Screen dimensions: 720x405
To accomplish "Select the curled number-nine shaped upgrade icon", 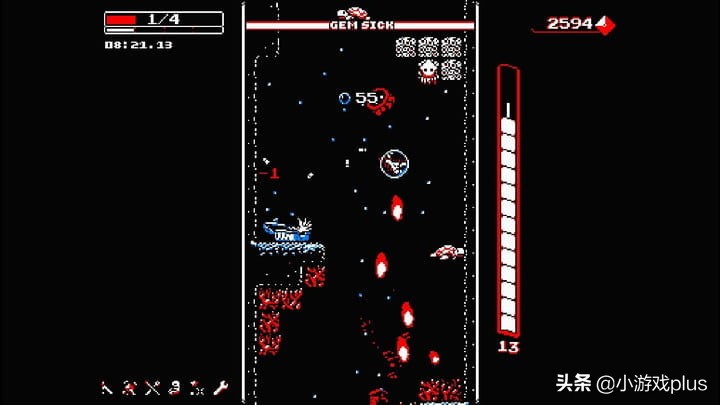I will pos(175,387).
